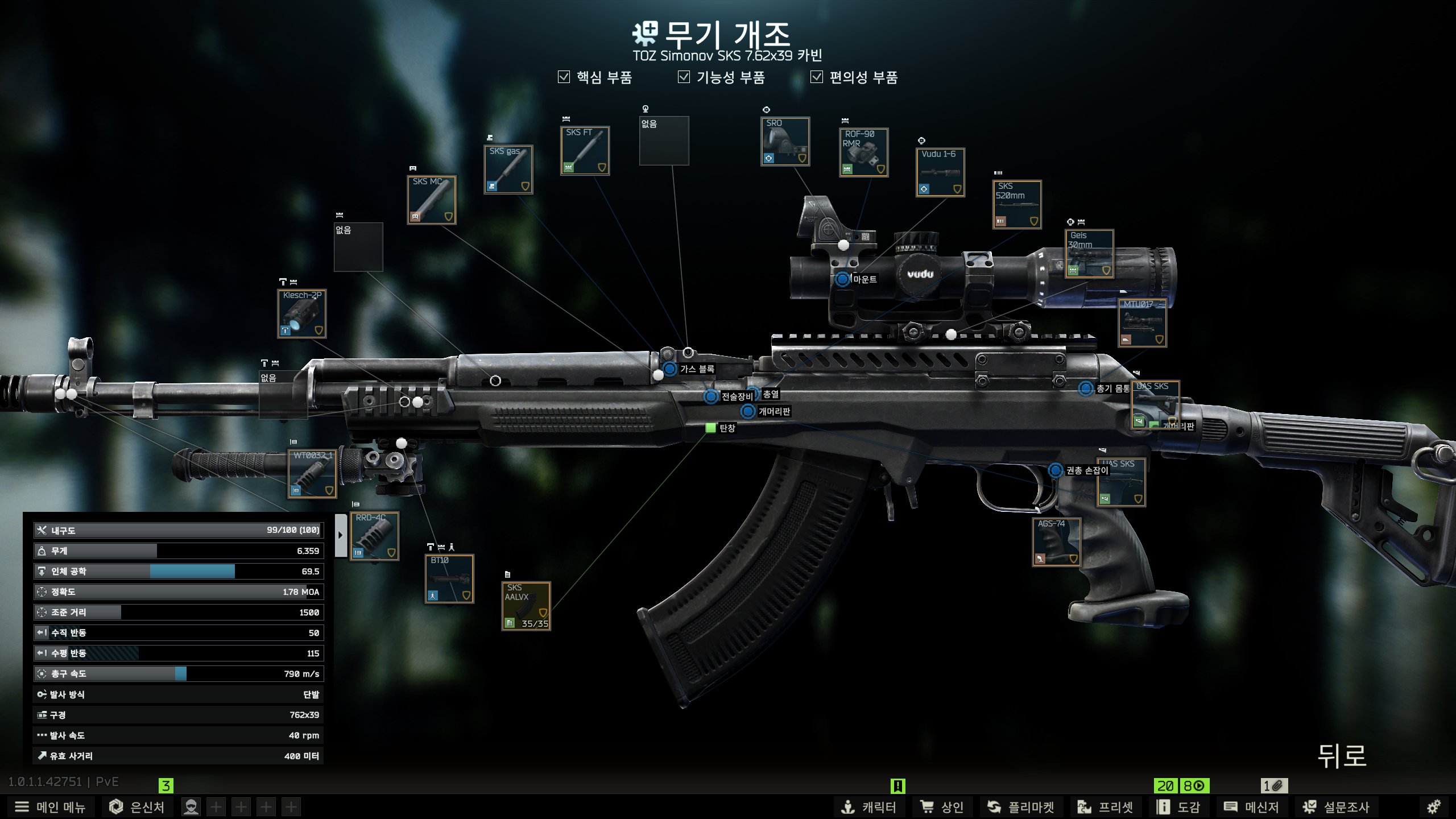
Task: Choose the RRD-4C muzzle device slot
Action: 374,536
